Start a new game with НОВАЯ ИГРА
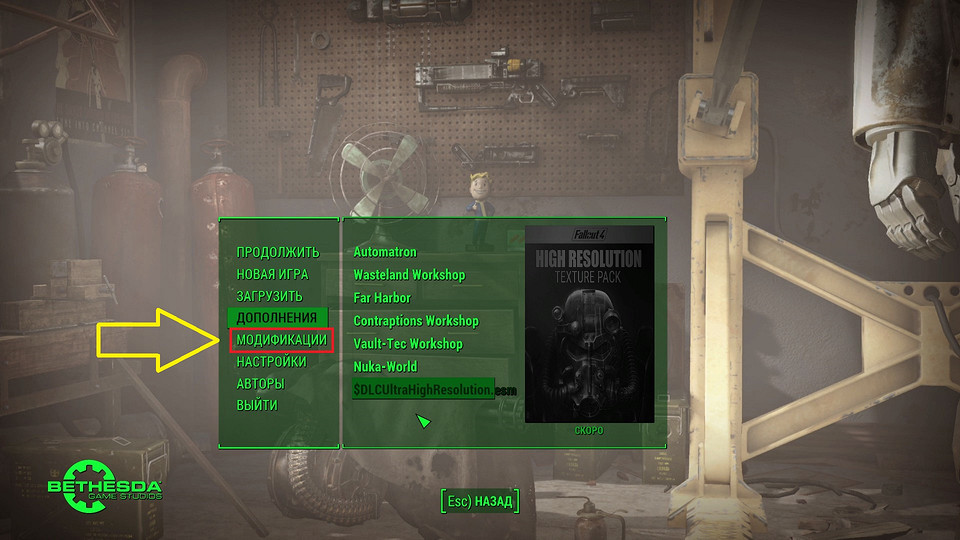960x540 pixels. 272,274
